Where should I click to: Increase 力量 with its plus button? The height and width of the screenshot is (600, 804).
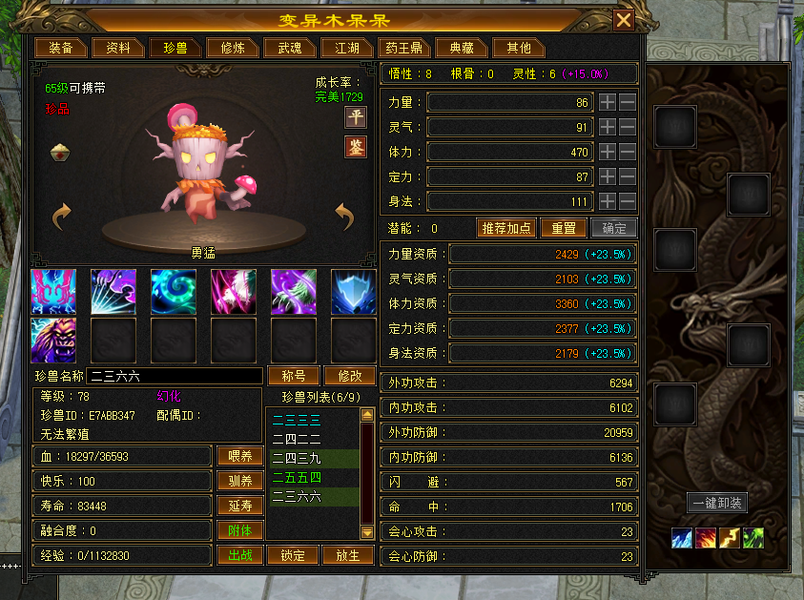click(x=607, y=102)
